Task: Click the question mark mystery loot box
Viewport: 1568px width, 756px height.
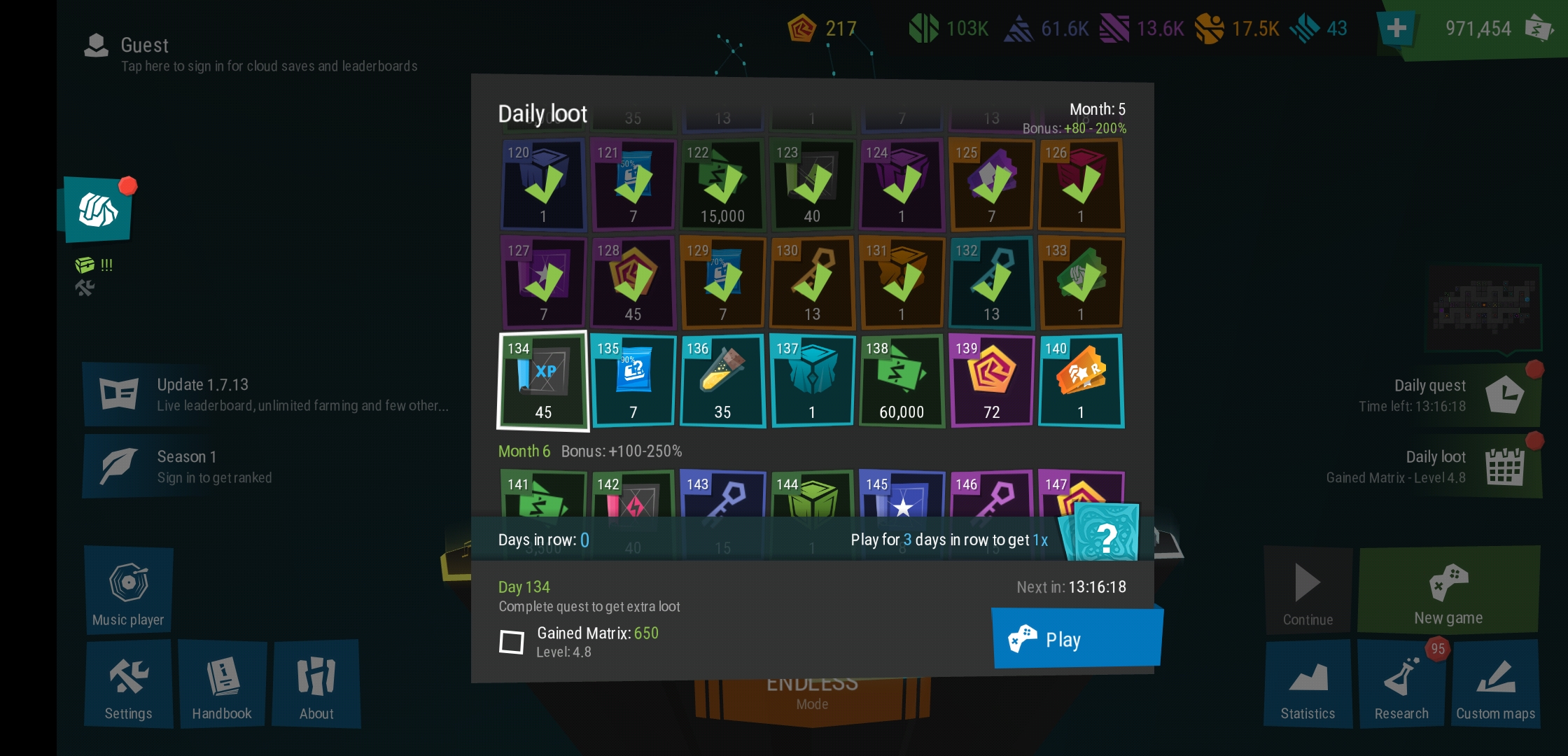Action: pos(1105,535)
